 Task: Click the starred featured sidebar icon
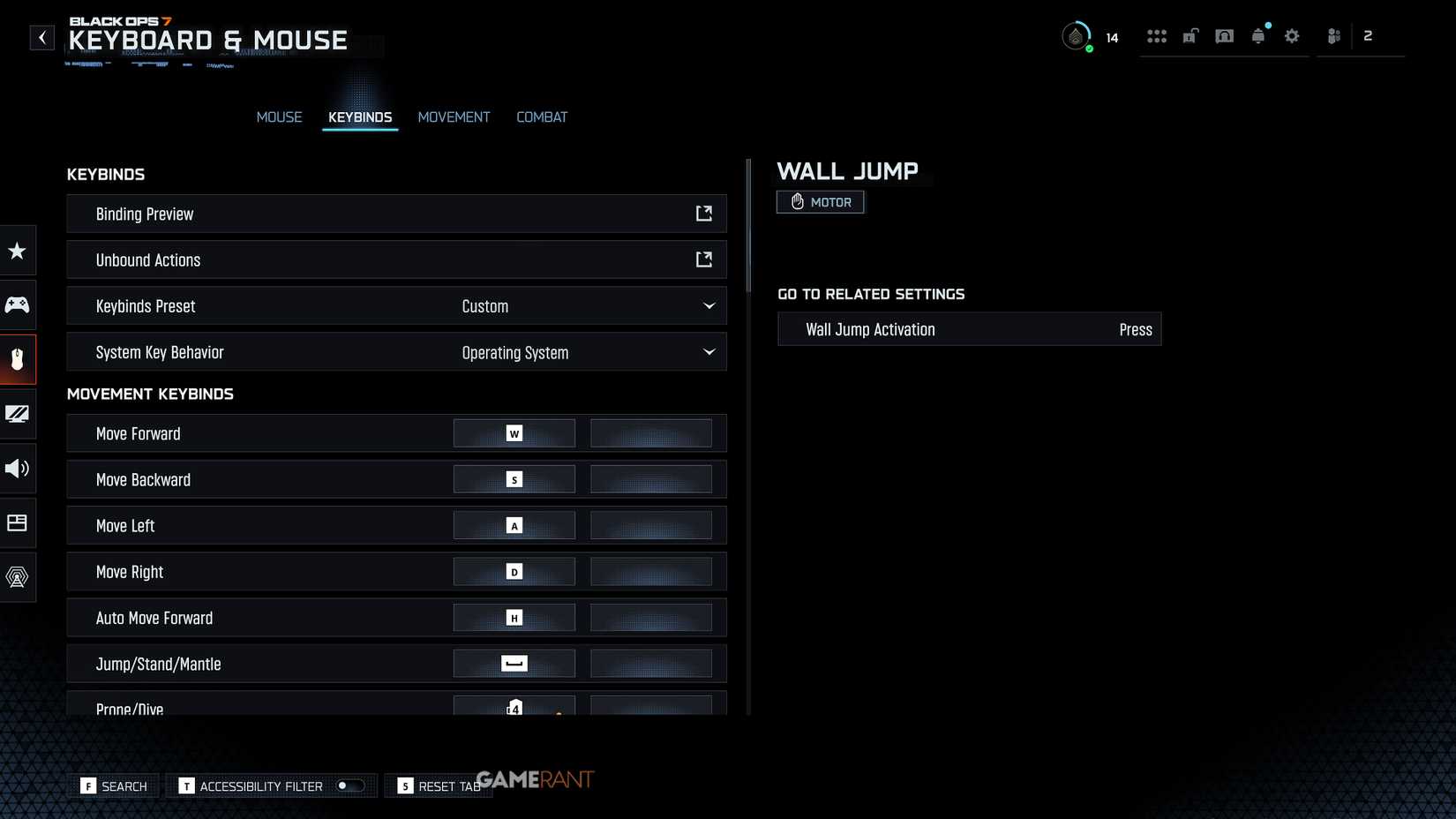pos(18,251)
